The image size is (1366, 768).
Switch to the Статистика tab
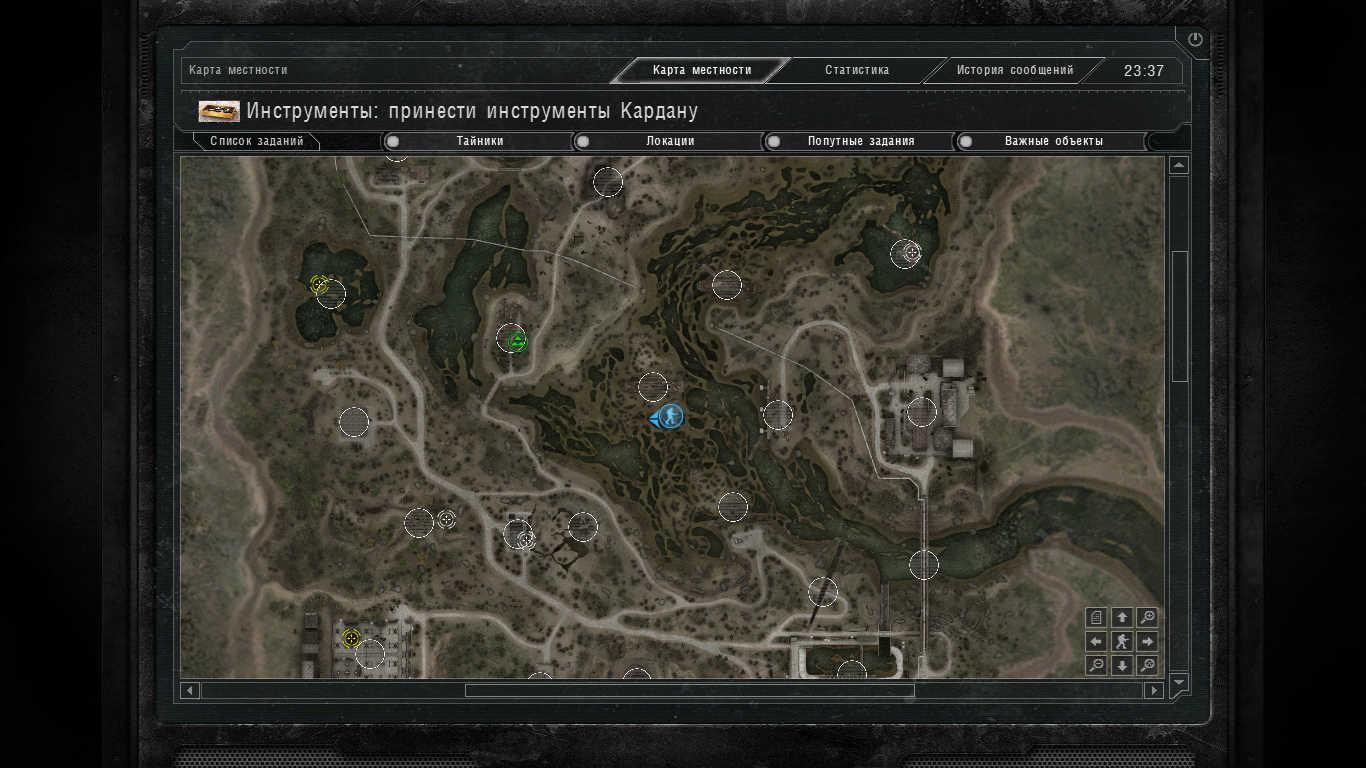click(x=856, y=70)
